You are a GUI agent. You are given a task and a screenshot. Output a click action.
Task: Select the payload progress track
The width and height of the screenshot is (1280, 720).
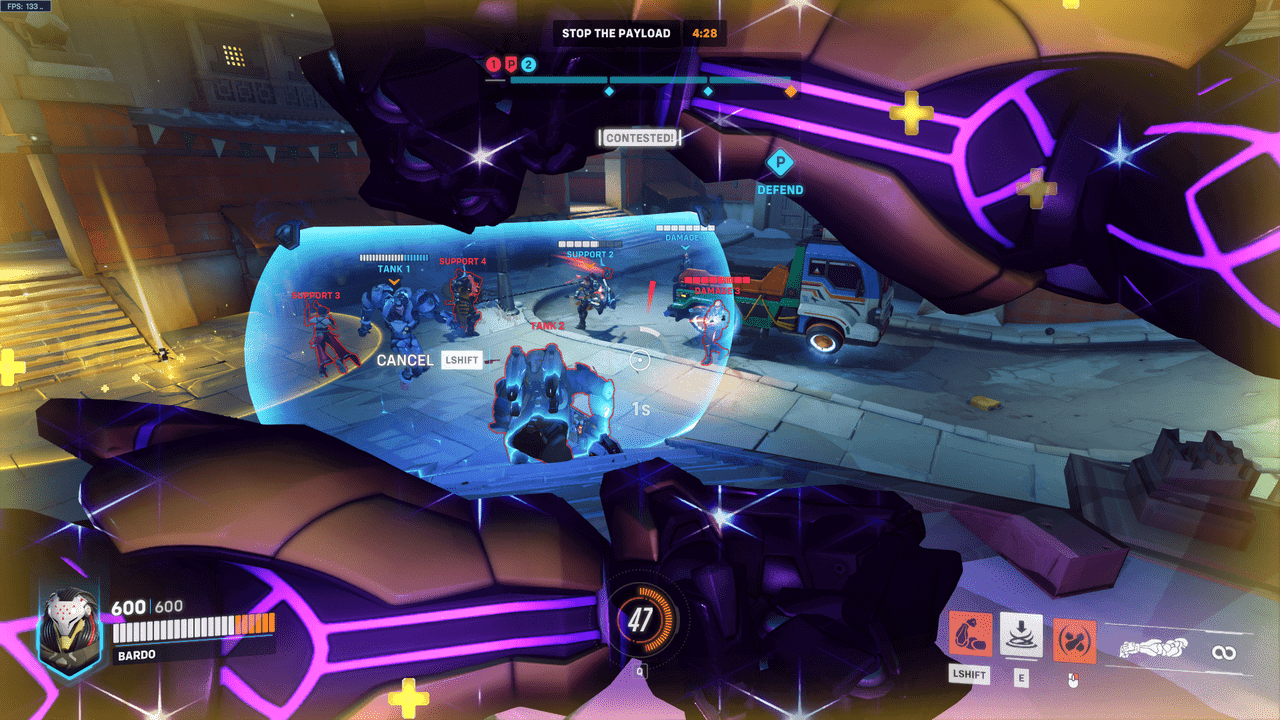point(650,80)
